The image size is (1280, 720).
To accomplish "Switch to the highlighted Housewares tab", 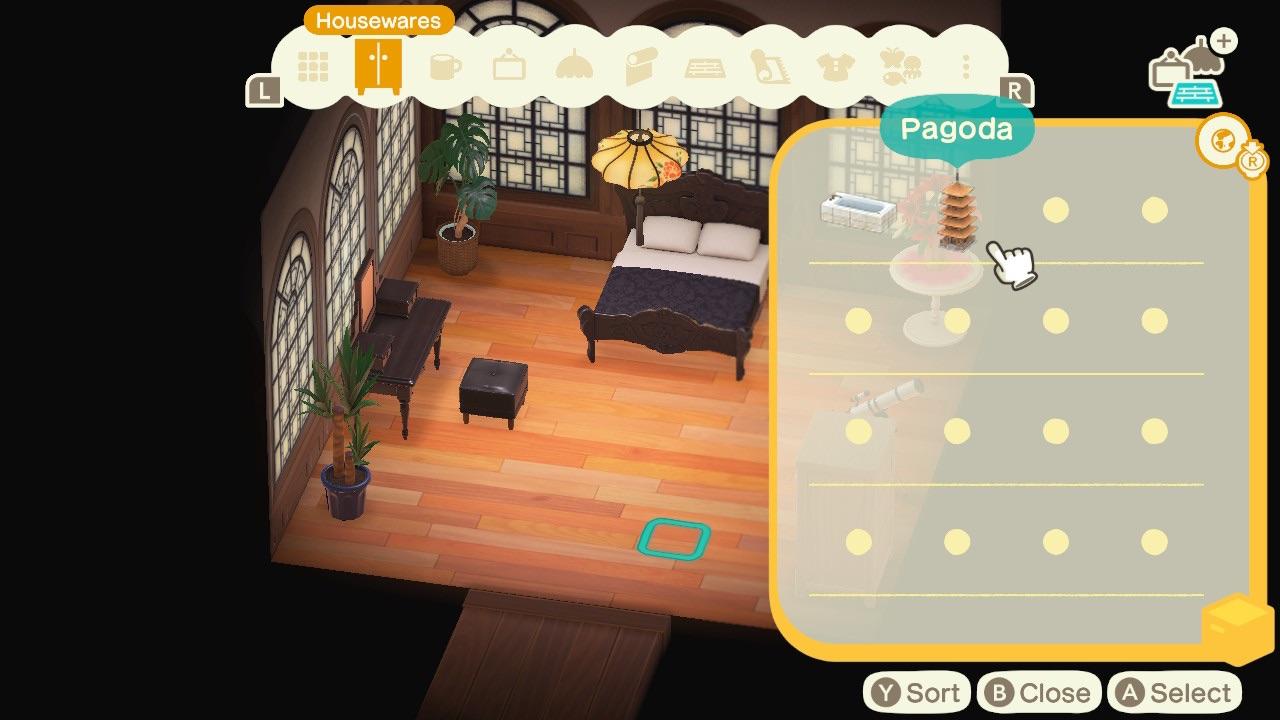I will [377, 67].
